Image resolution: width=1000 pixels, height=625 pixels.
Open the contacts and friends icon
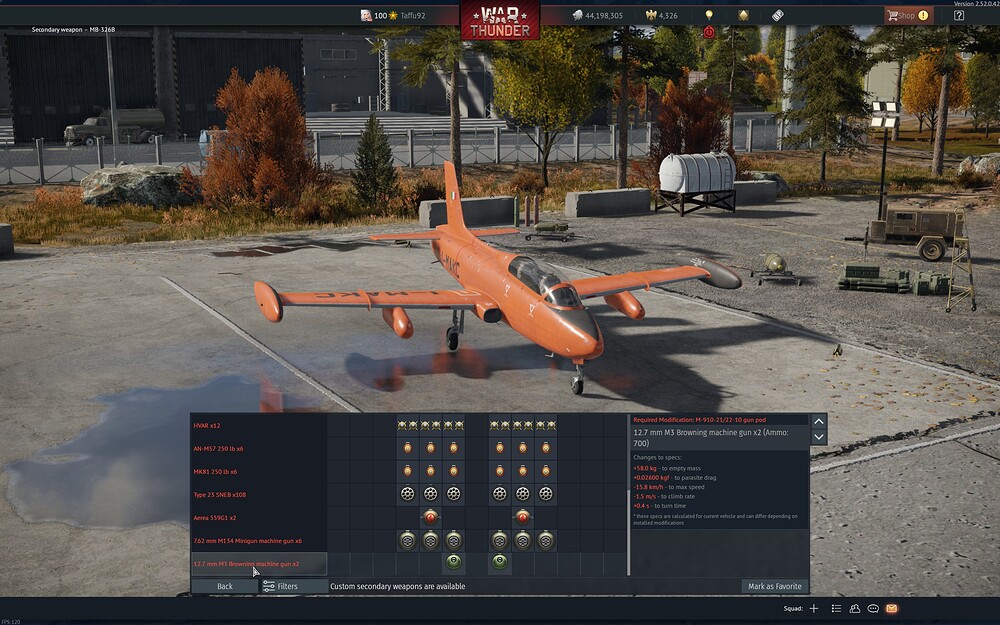[x=855, y=608]
